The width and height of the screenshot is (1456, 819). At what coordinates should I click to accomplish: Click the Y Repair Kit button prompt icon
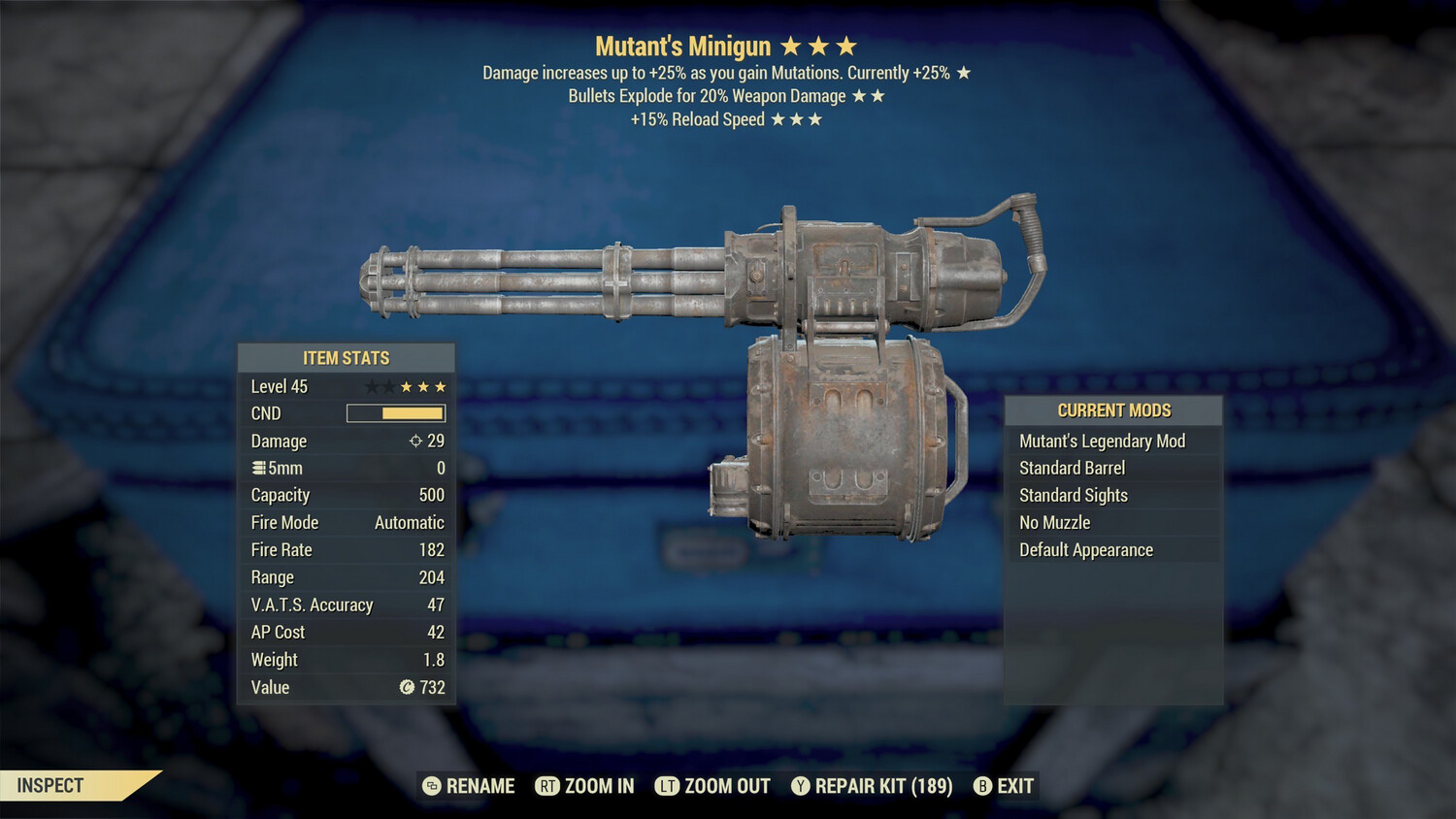[800, 786]
